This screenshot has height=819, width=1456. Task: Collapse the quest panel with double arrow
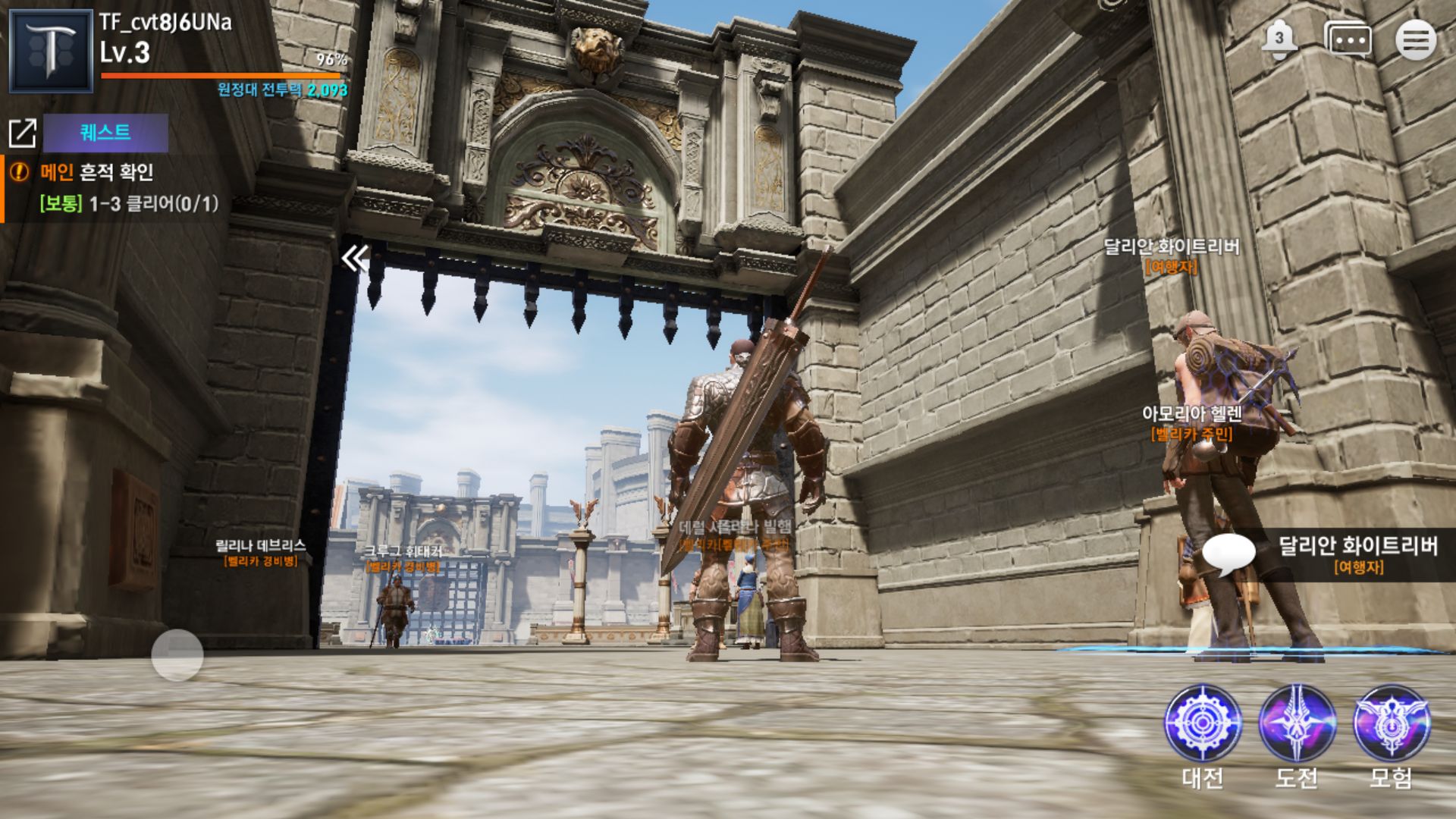354,259
